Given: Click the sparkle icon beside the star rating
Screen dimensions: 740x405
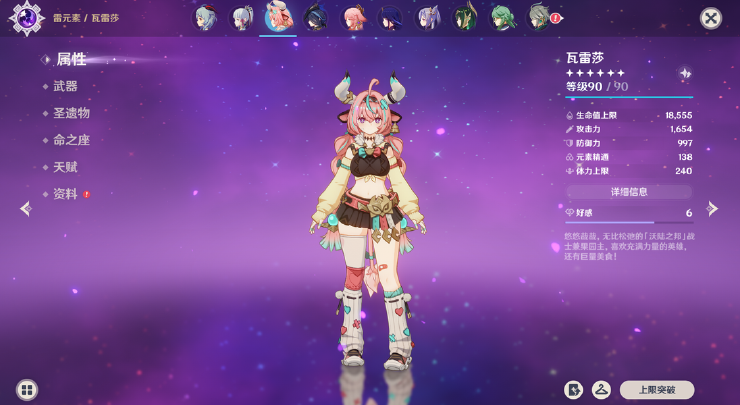Looking at the screenshot, I should (684, 74).
